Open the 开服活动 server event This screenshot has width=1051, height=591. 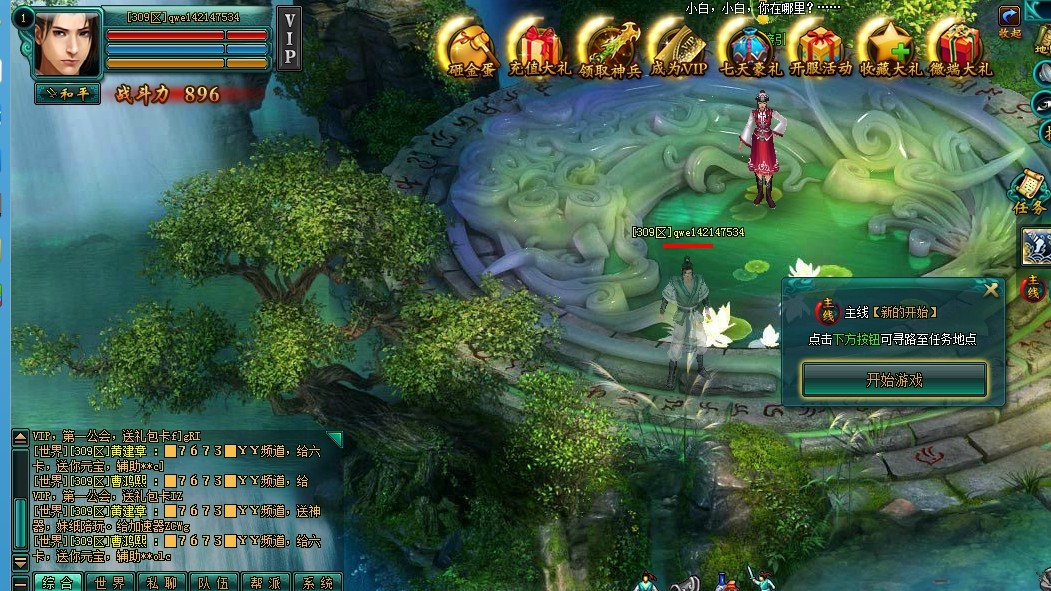pyautogui.click(x=820, y=46)
